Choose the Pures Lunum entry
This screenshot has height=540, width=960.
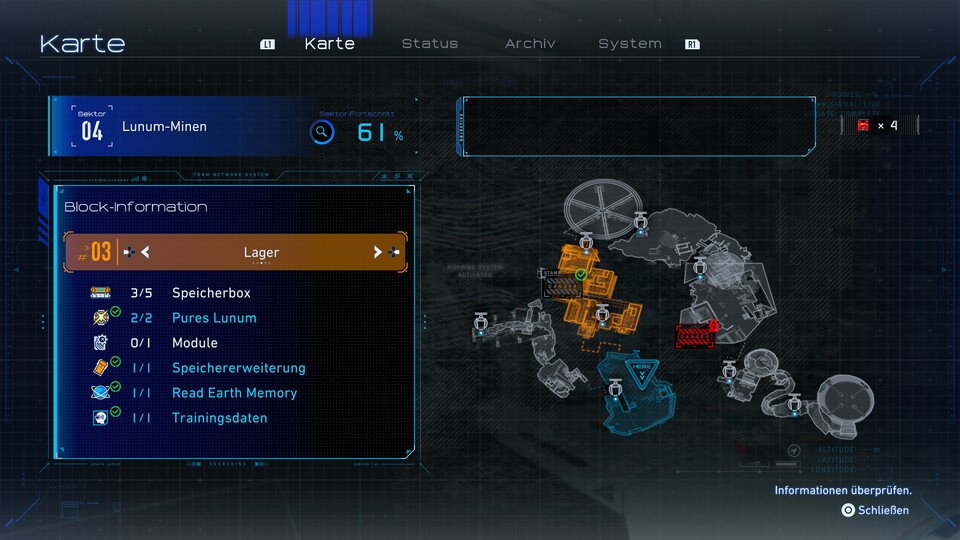pyautogui.click(x=214, y=318)
